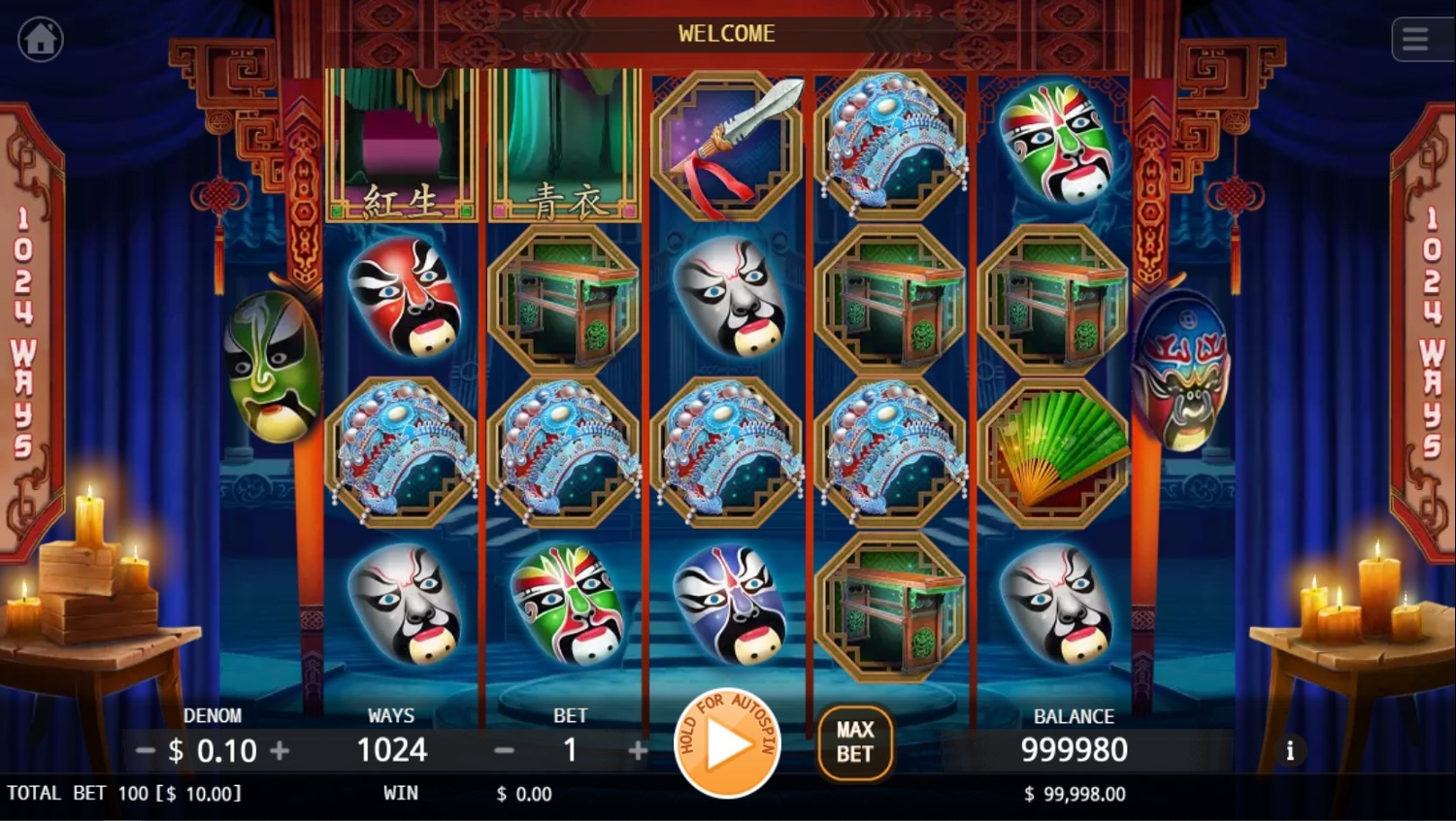Open the hamburger menu

(1414, 40)
